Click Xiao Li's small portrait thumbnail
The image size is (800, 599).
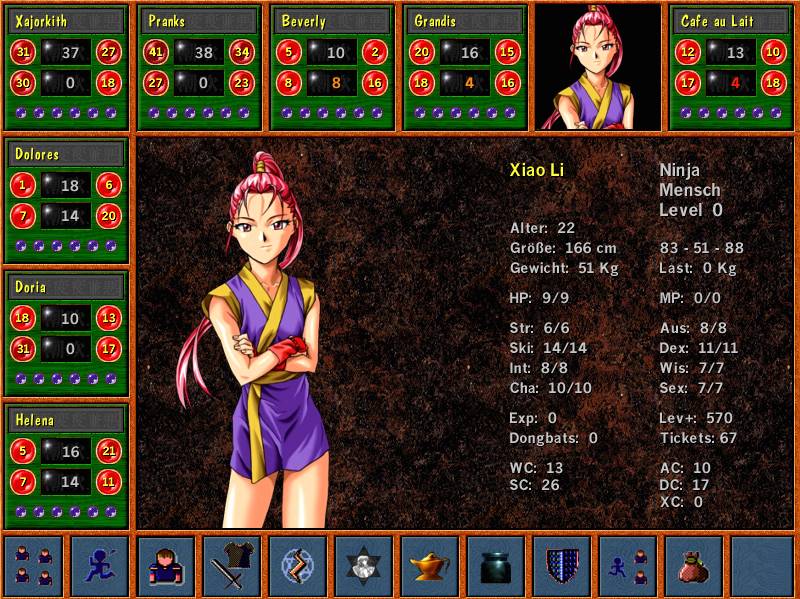599,66
